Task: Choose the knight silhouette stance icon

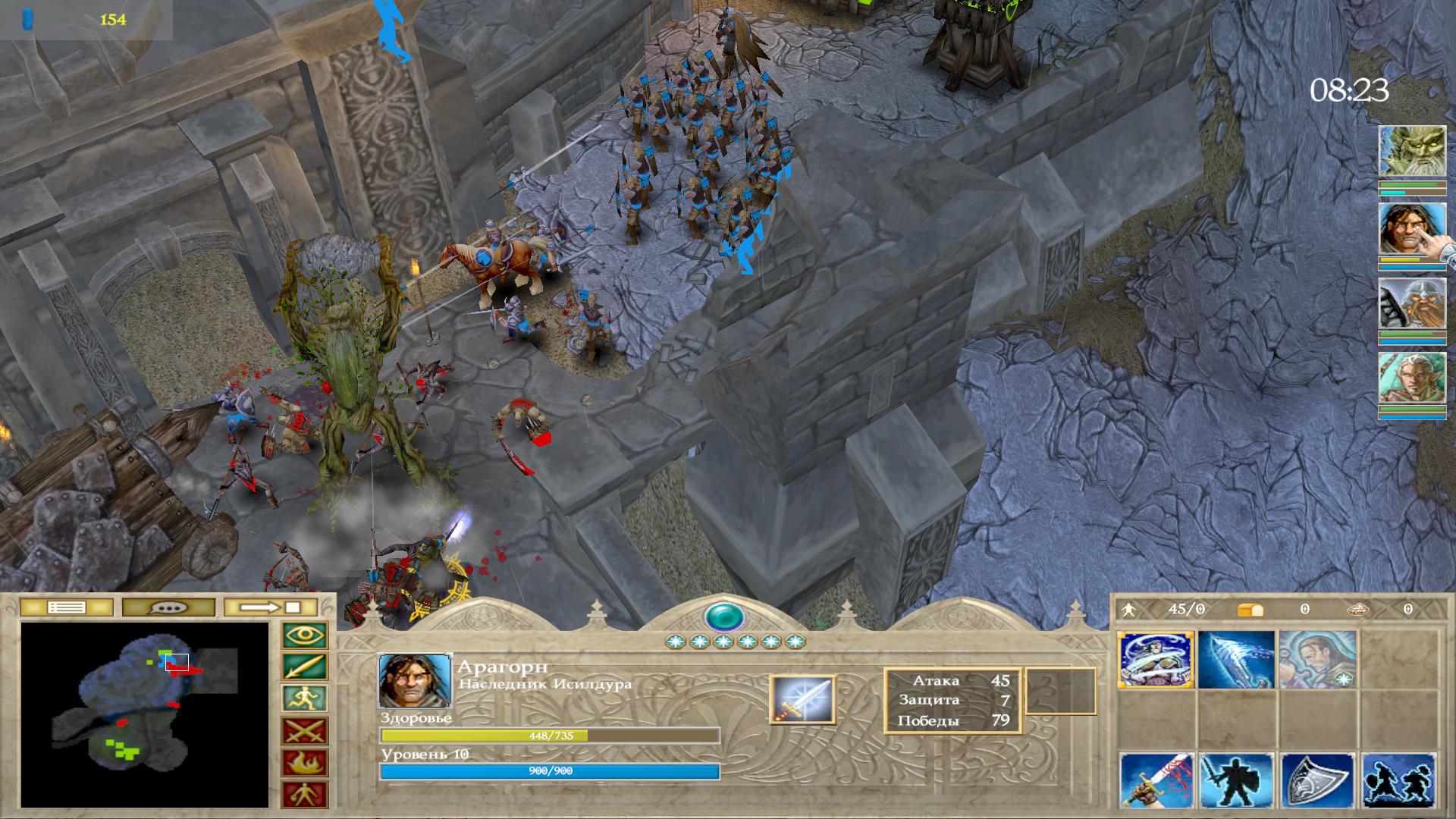Action: point(1236,781)
